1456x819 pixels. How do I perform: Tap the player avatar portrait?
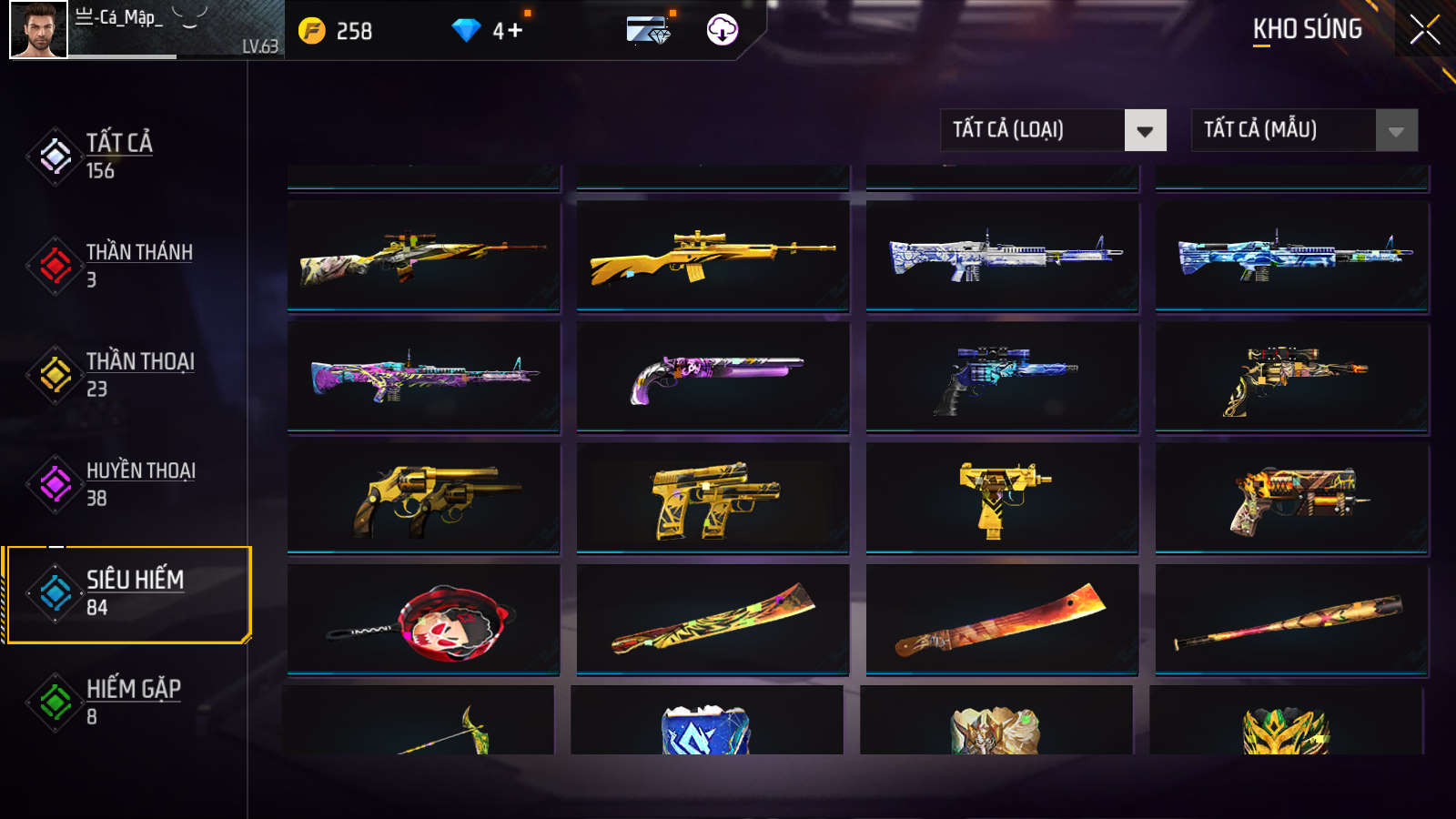click(x=38, y=30)
